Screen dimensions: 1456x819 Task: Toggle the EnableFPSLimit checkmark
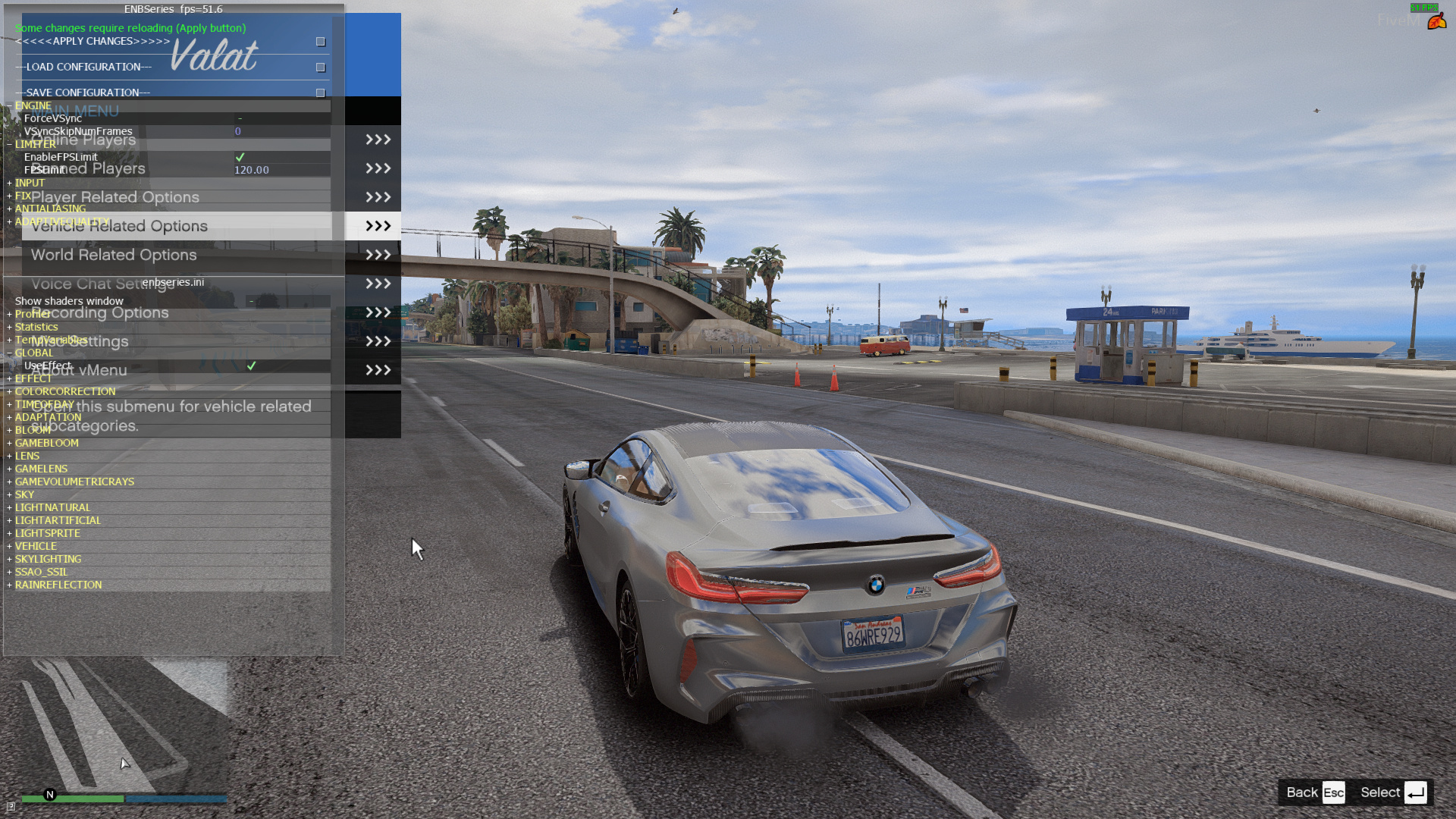[x=240, y=157]
